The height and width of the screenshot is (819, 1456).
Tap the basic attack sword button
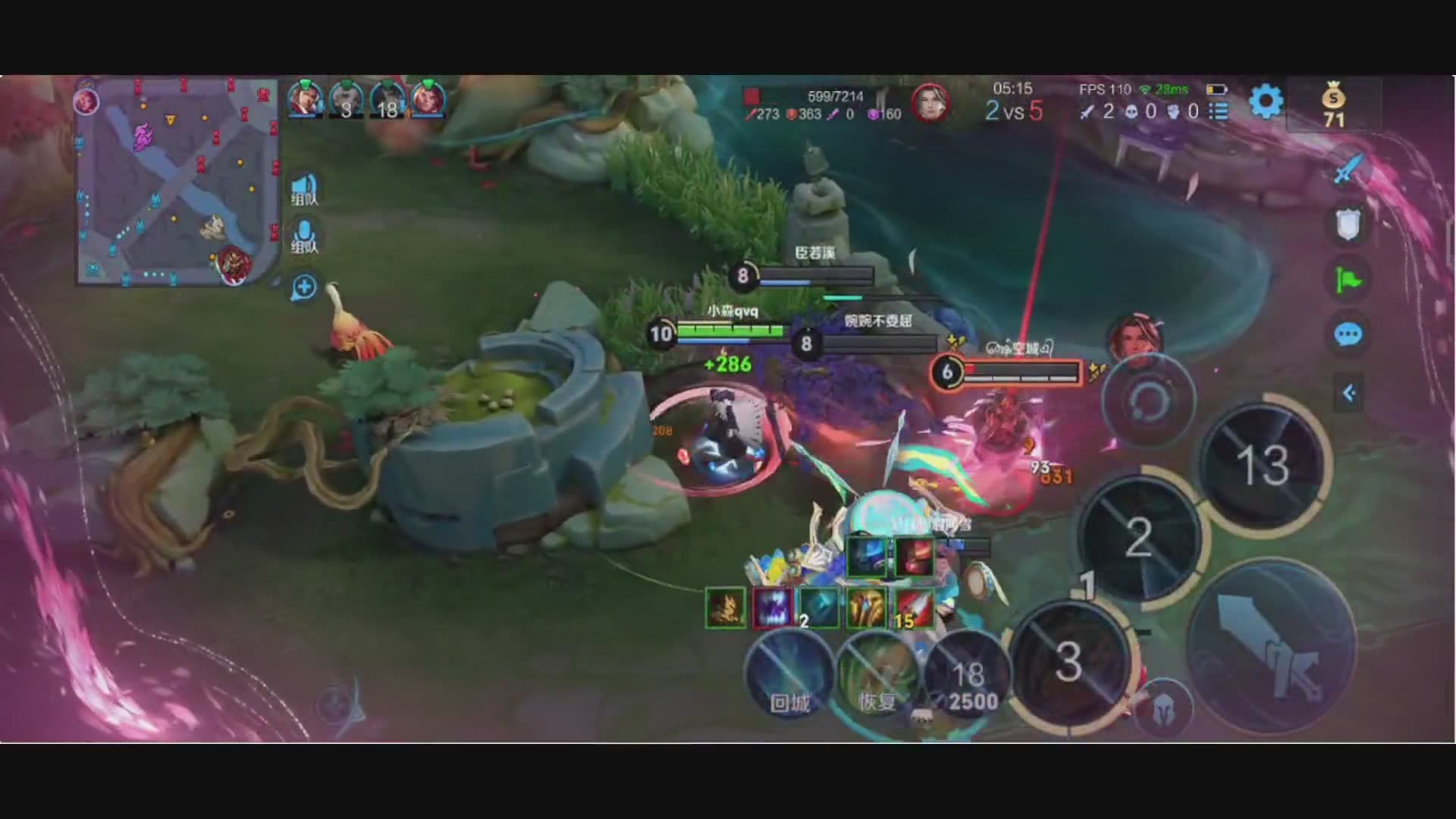click(1270, 646)
